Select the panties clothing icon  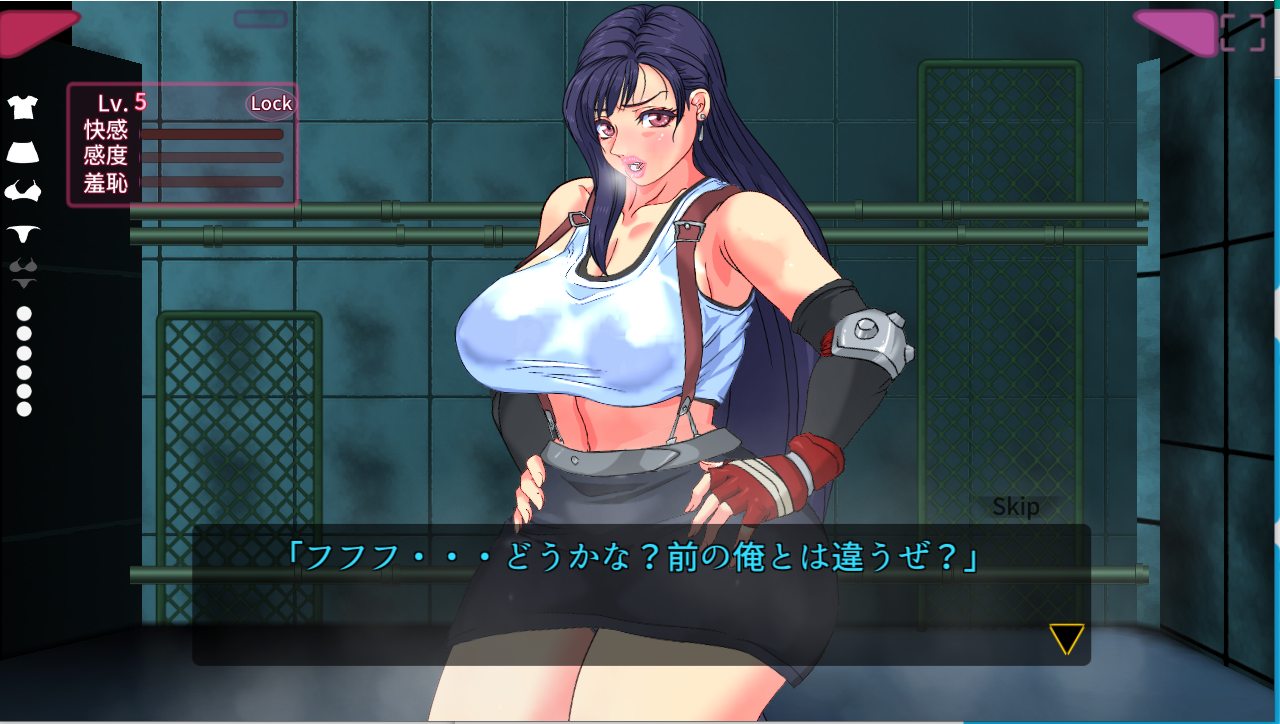(x=23, y=233)
